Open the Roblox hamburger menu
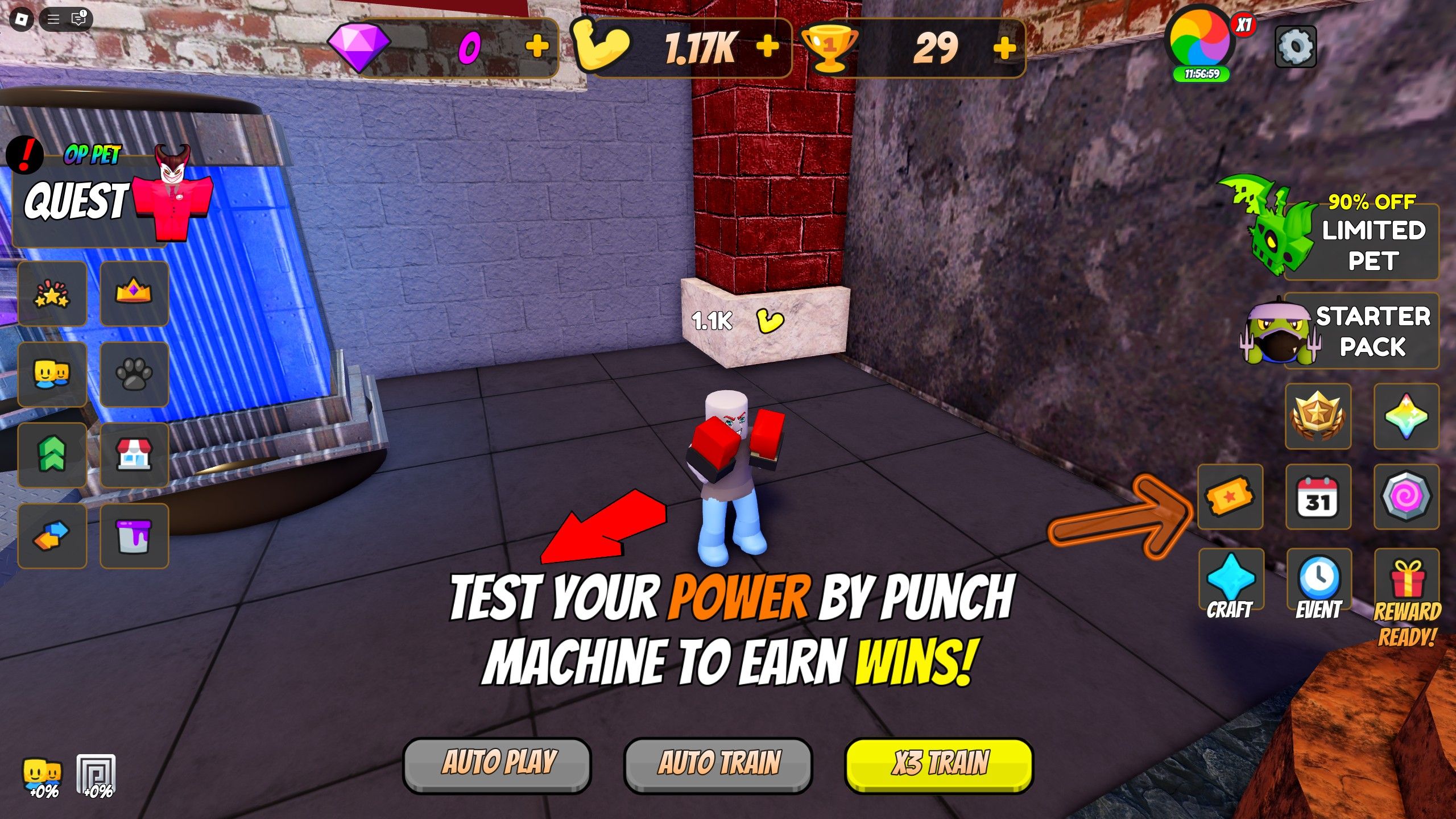The height and width of the screenshot is (819, 1456). (x=55, y=18)
